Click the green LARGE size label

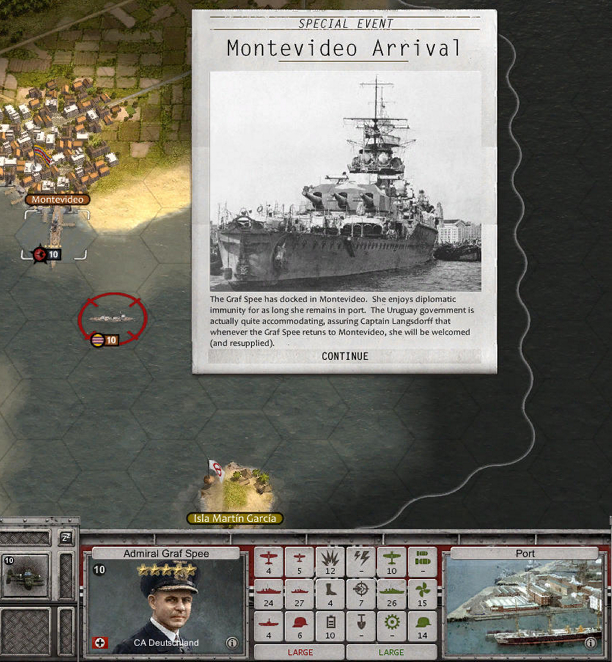(x=392, y=652)
